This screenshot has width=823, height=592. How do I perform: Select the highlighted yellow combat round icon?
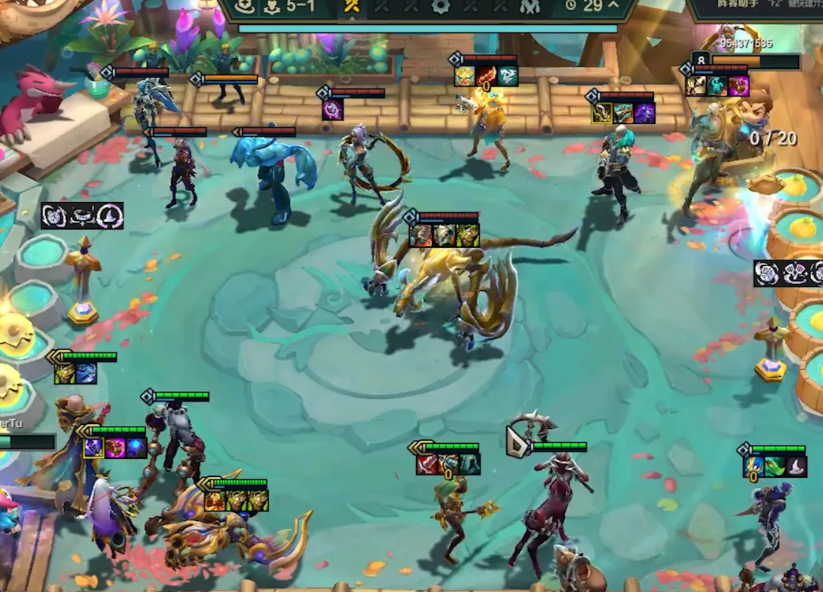pyautogui.click(x=351, y=7)
